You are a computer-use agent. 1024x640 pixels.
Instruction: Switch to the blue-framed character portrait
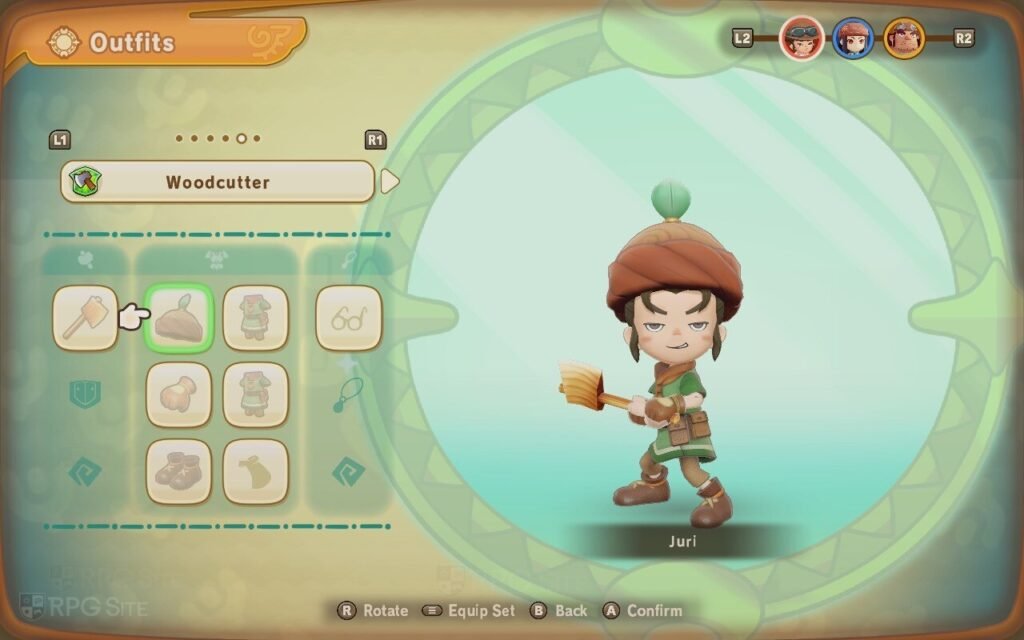(x=853, y=39)
